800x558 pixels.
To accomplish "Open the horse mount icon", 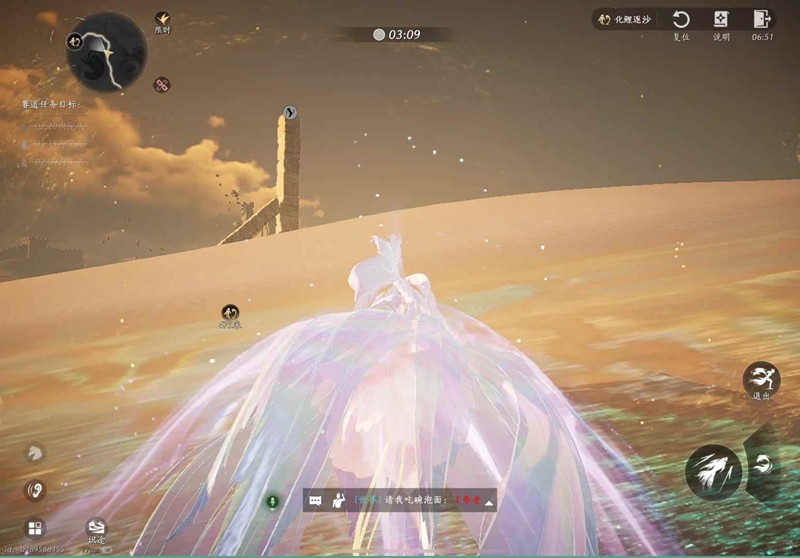I will point(36,453).
